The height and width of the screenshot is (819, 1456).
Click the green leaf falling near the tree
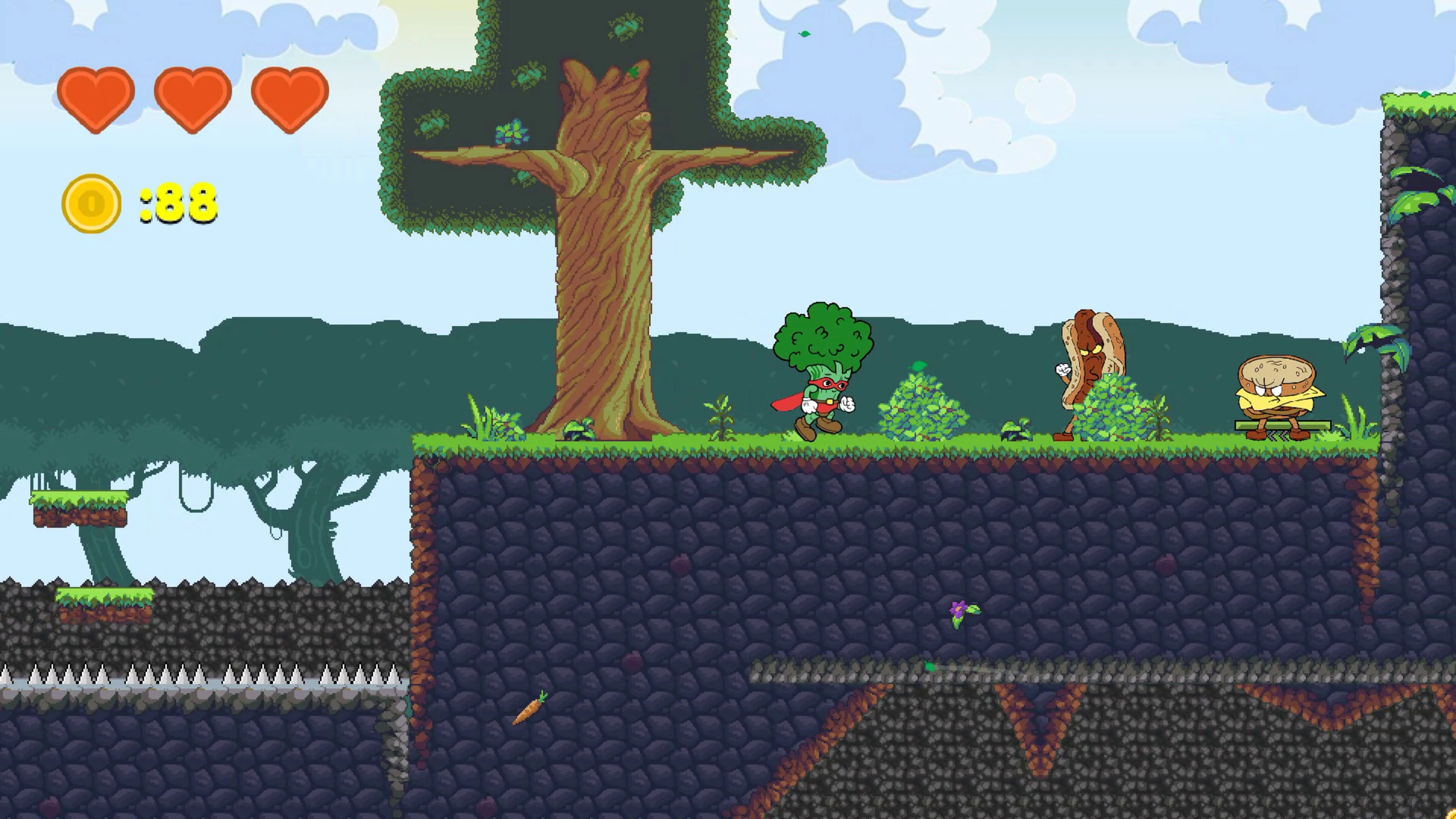pos(804,34)
